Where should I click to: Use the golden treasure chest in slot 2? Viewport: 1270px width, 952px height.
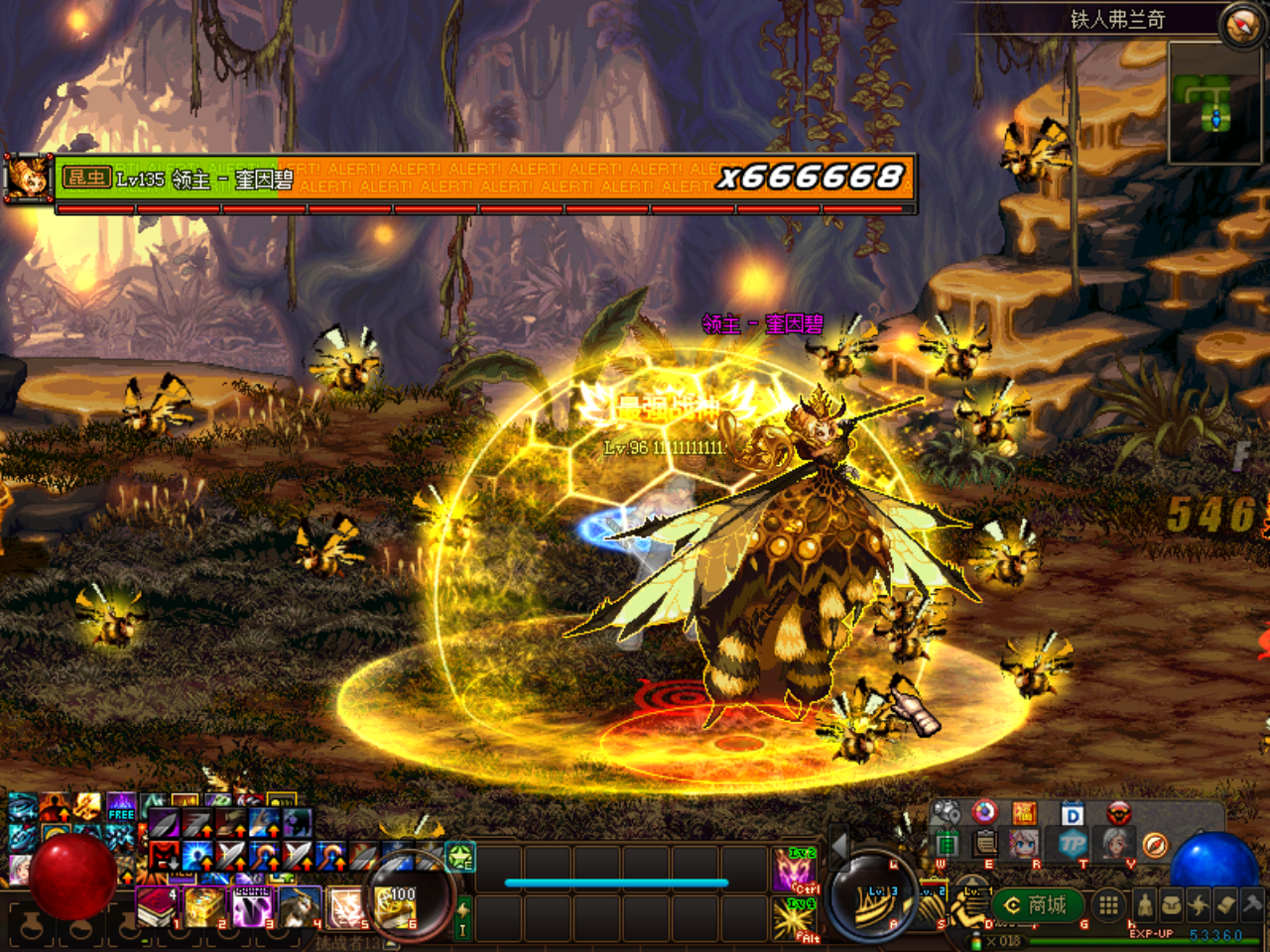[x=204, y=907]
